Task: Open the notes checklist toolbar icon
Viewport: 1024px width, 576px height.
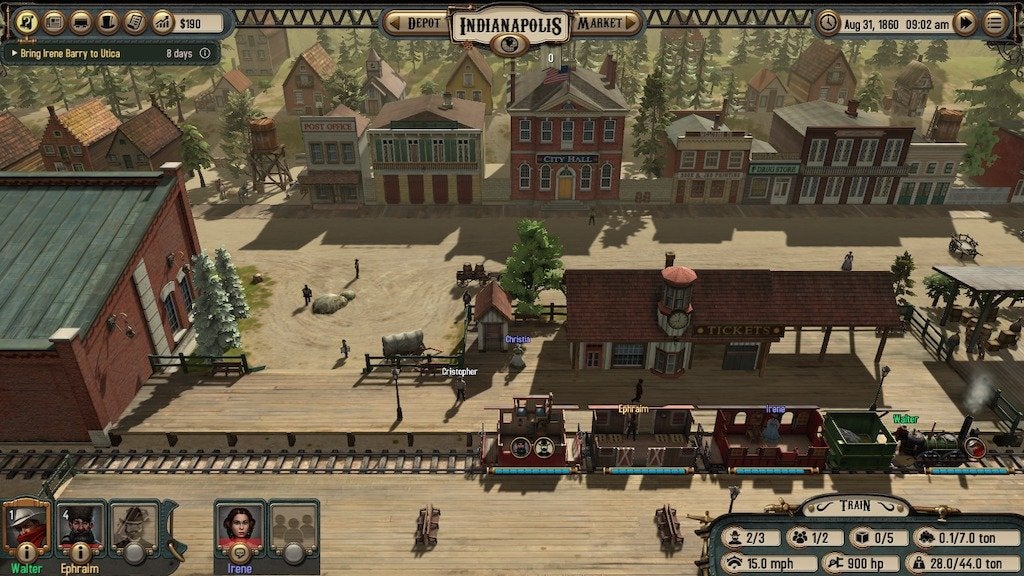Action: point(135,21)
